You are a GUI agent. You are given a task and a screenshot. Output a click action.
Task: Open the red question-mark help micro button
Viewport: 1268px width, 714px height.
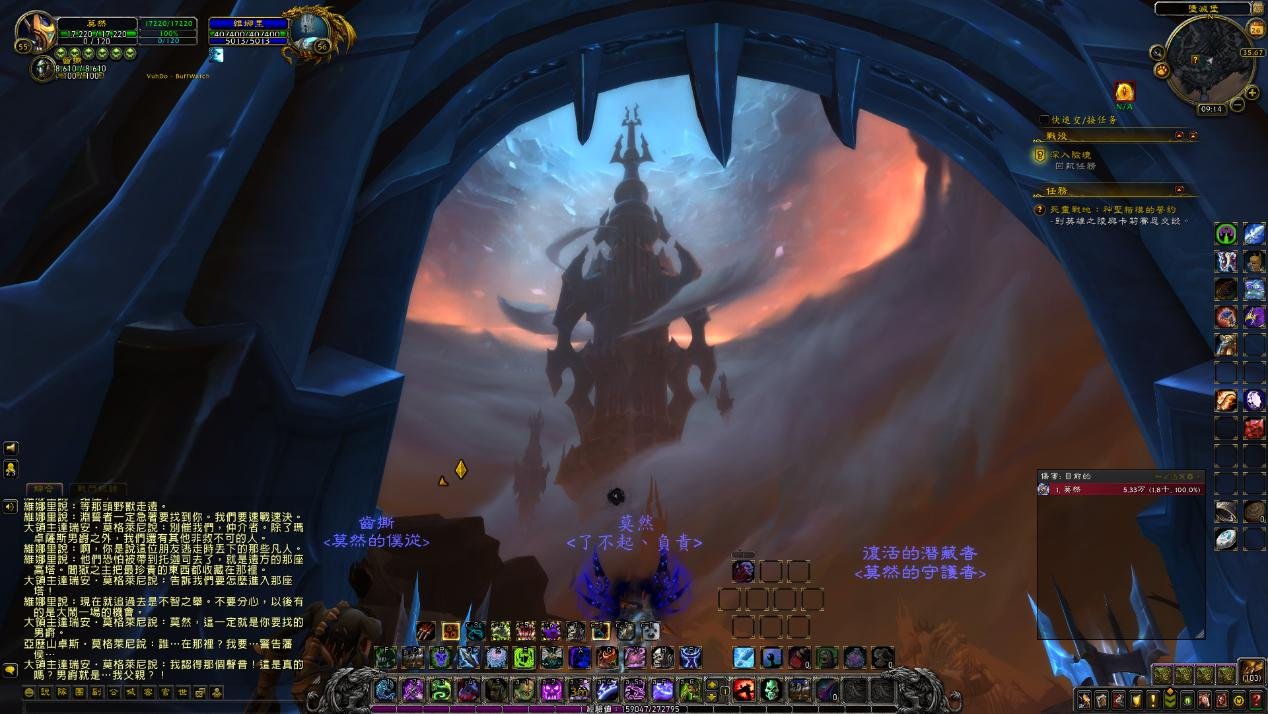click(x=1257, y=700)
